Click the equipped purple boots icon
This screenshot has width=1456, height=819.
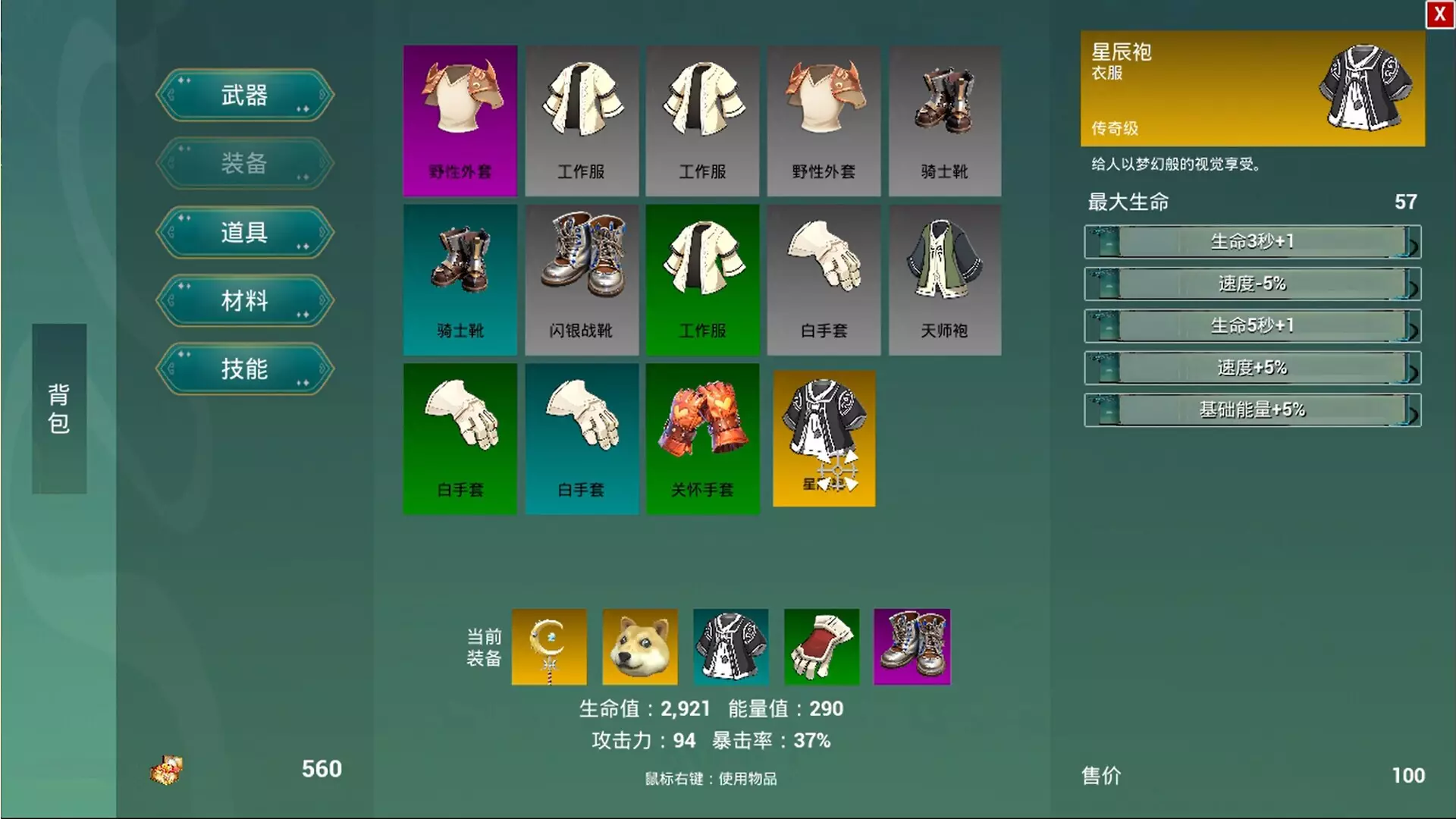pyautogui.click(x=912, y=647)
